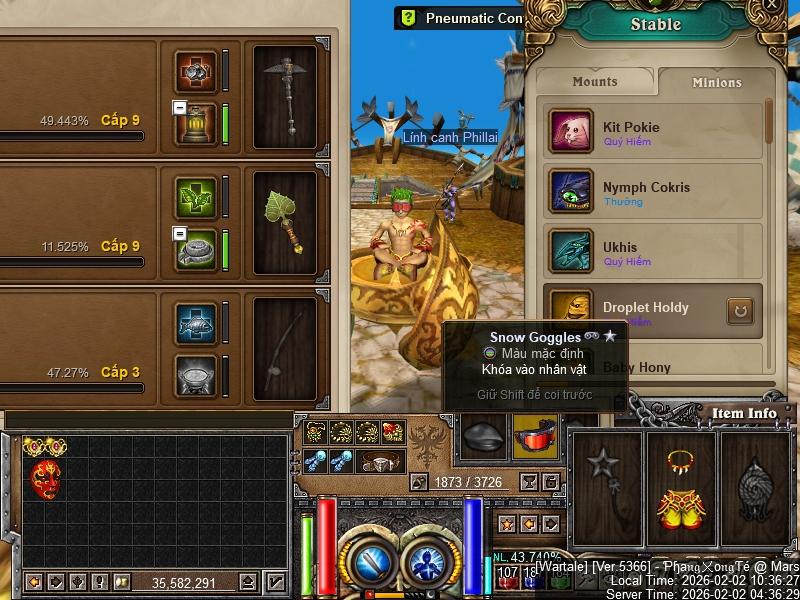Activate the blue sword skill orb
The width and height of the screenshot is (800, 600).
(371, 562)
